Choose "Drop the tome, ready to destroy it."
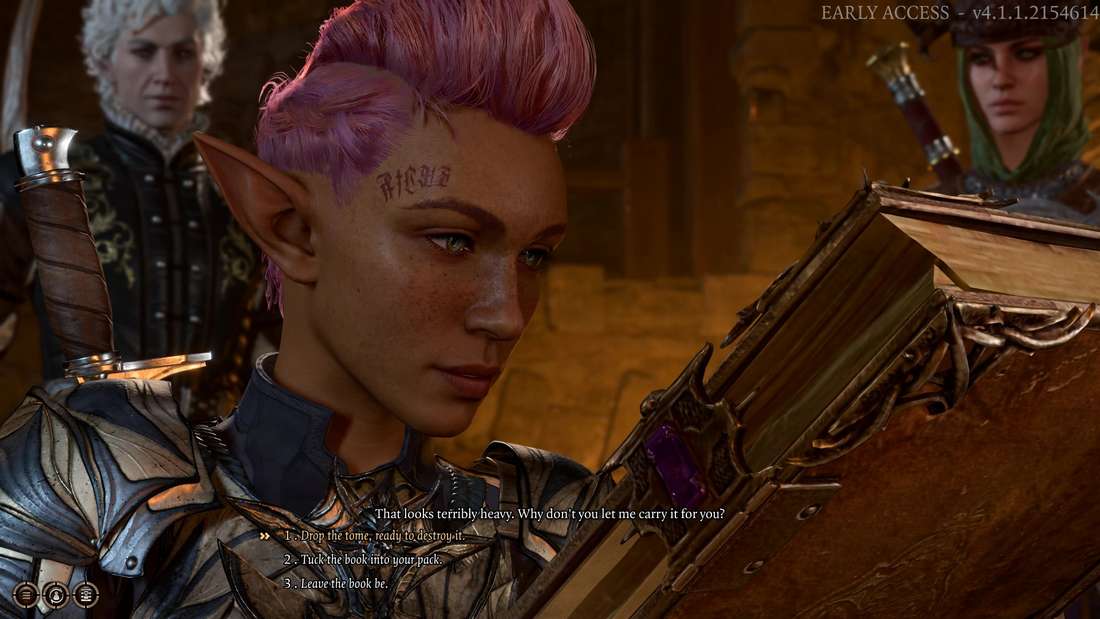 (x=381, y=537)
